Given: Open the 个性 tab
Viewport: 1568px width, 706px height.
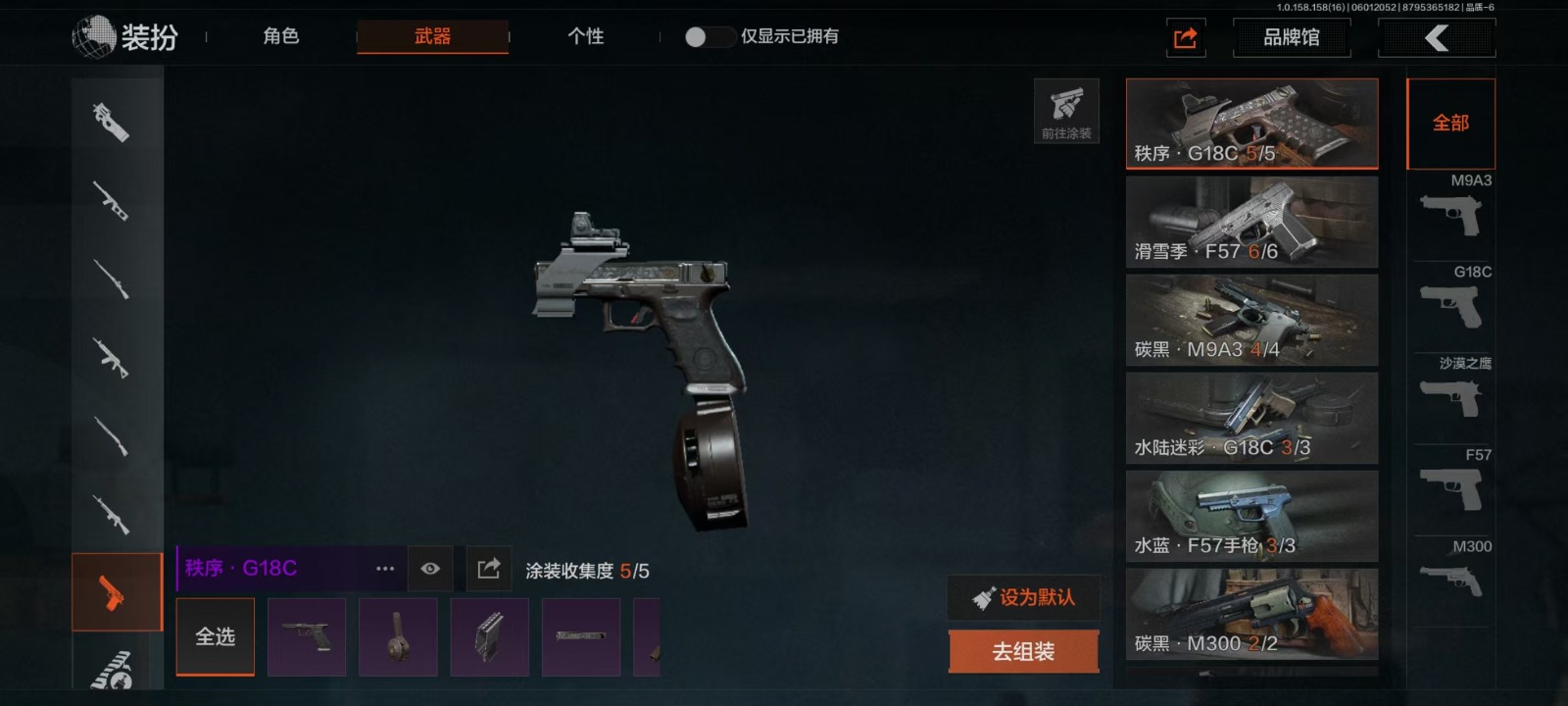Looking at the screenshot, I should click(585, 37).
